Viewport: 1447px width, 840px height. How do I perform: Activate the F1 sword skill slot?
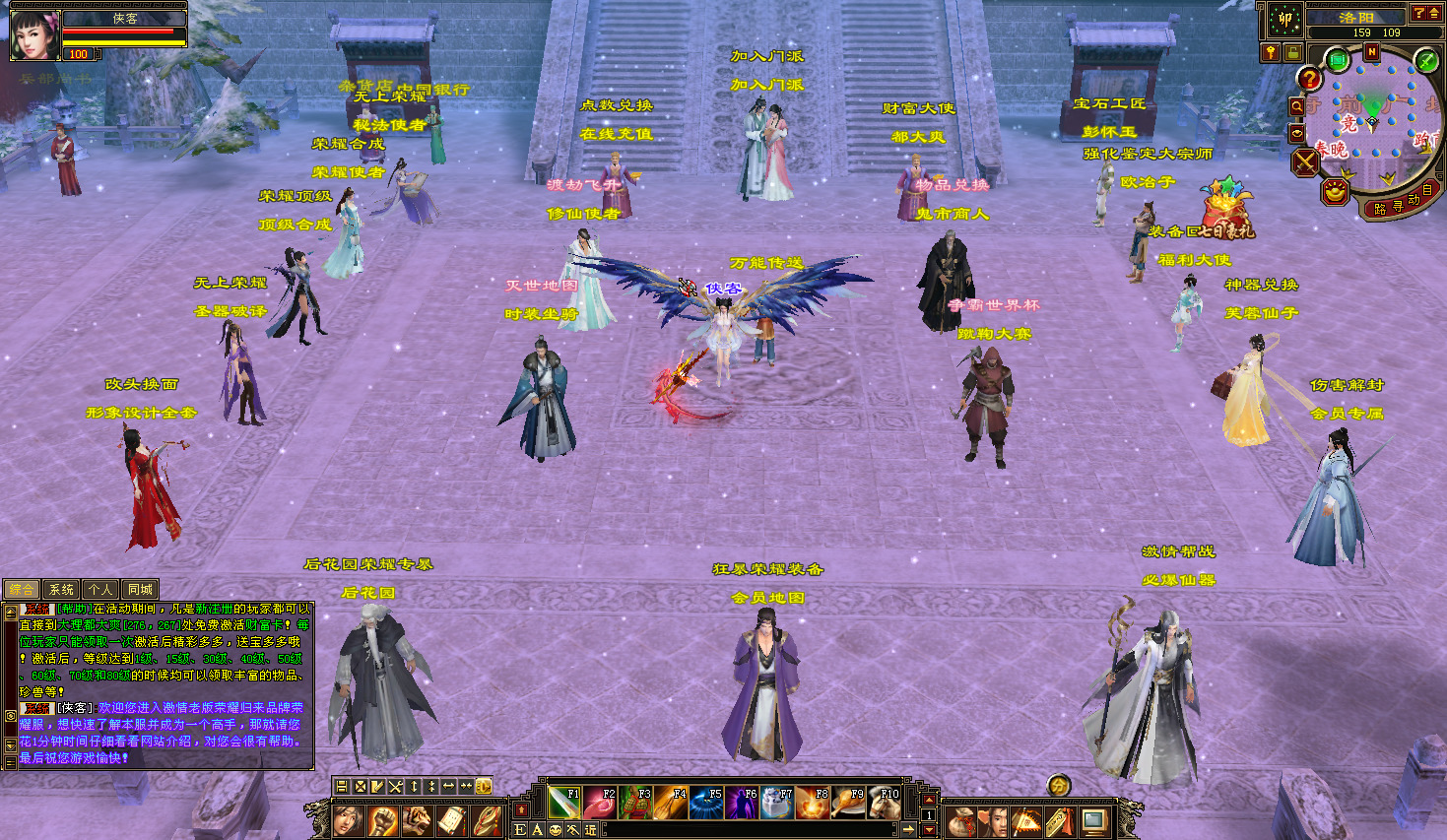[x=563, y=803]
